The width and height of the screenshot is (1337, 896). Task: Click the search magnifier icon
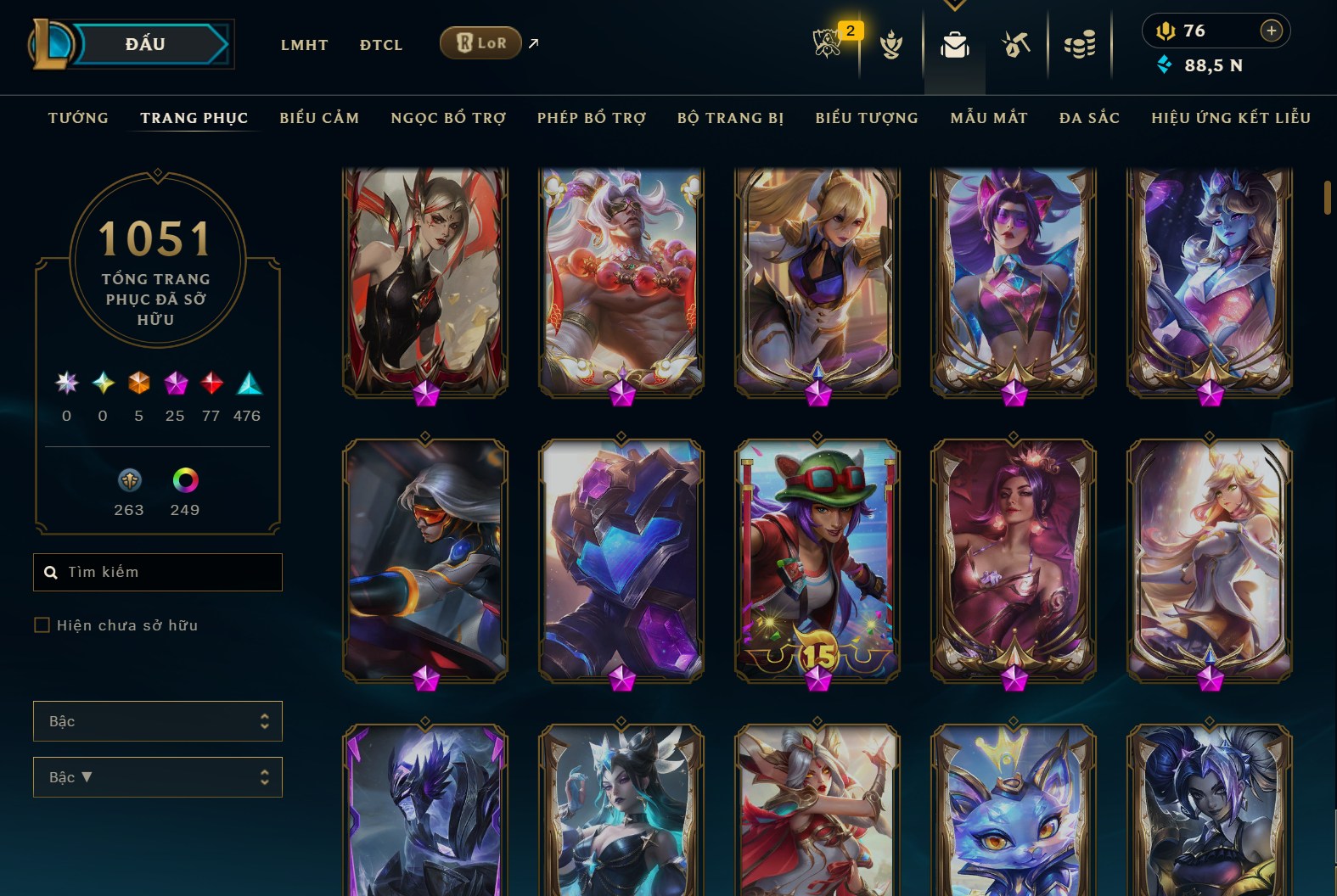point(52,572)
